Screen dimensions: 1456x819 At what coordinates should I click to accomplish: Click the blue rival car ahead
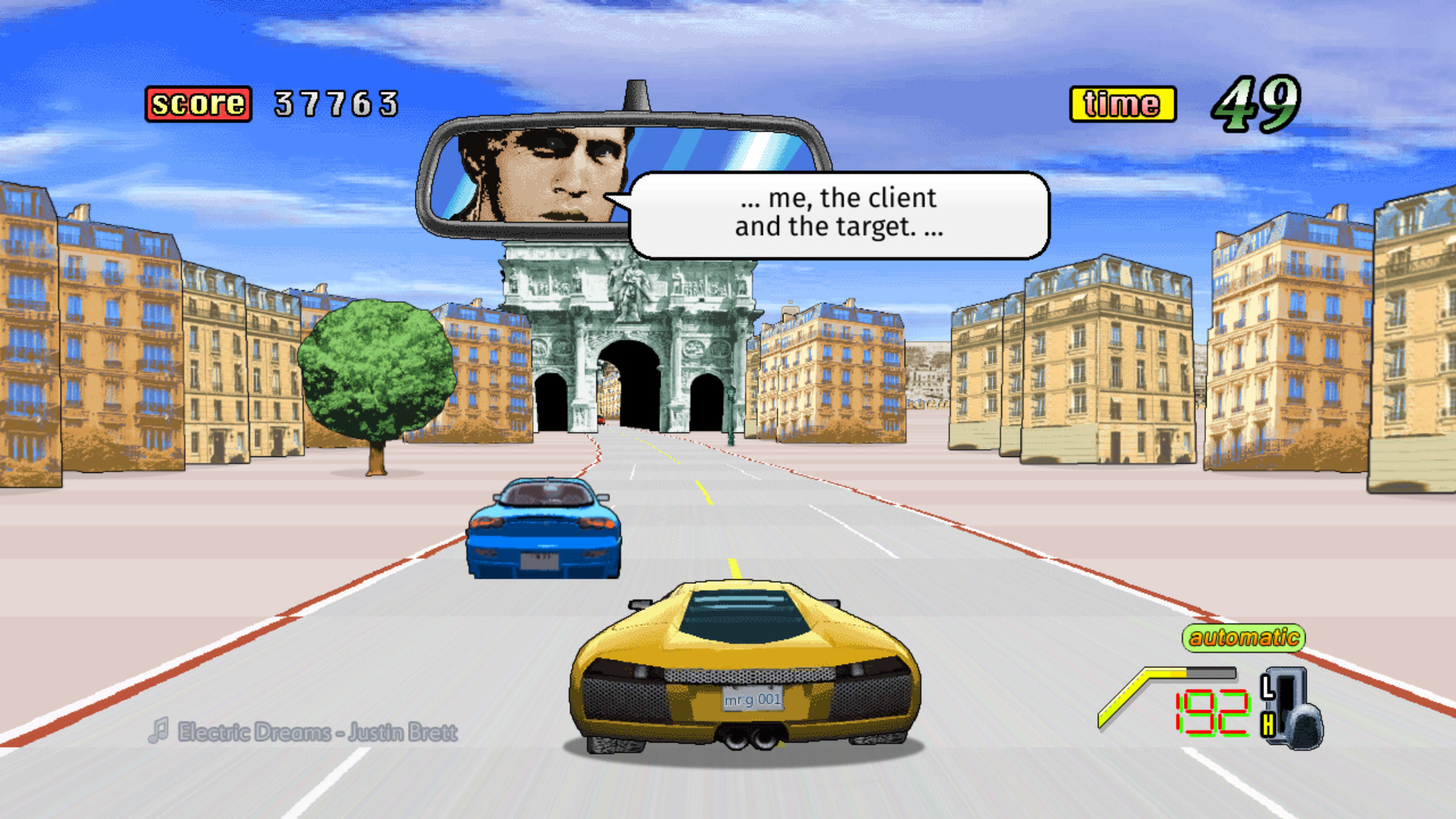pos(544,531)
